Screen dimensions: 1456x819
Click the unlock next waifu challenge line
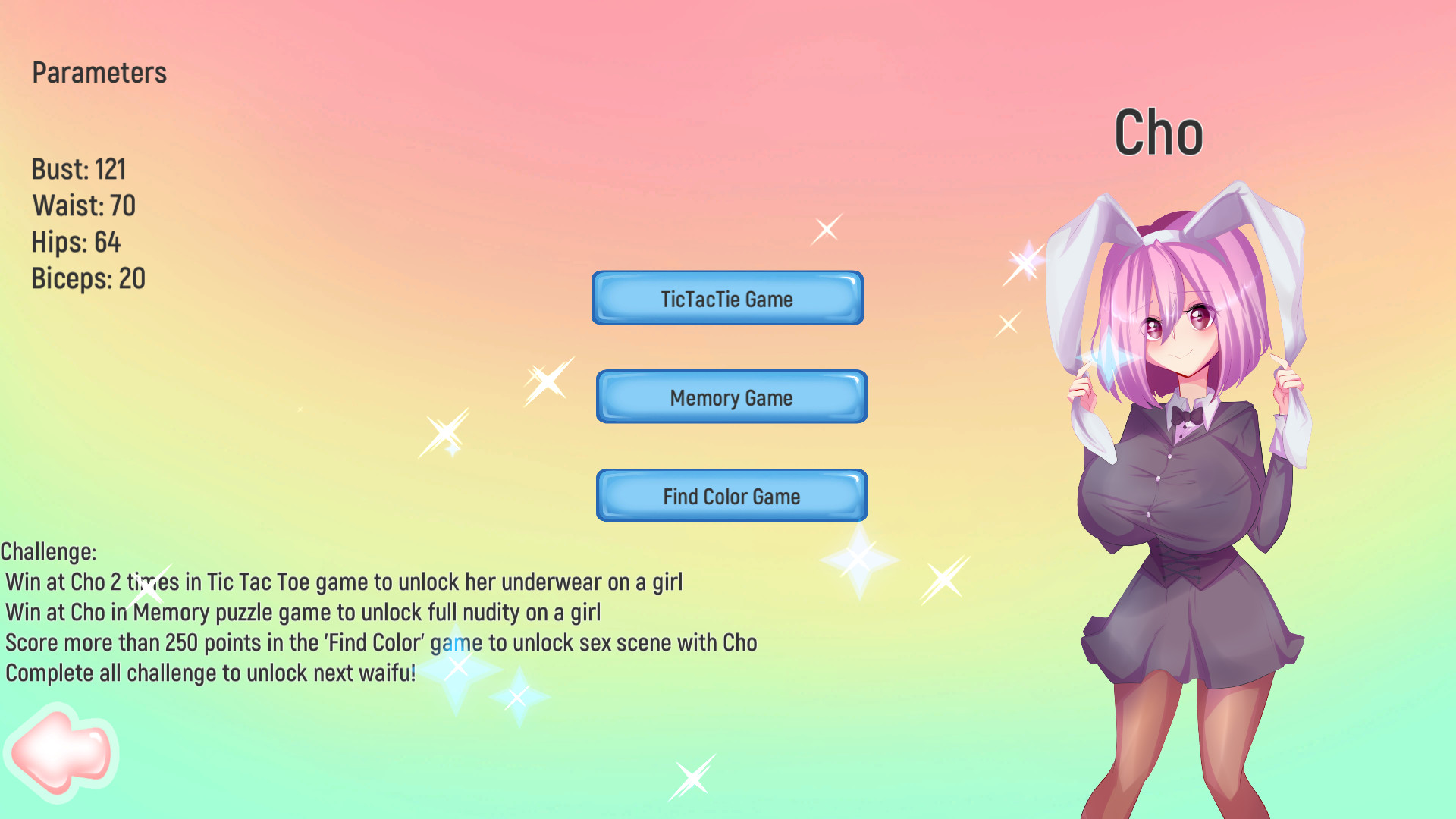click(209, 672)
